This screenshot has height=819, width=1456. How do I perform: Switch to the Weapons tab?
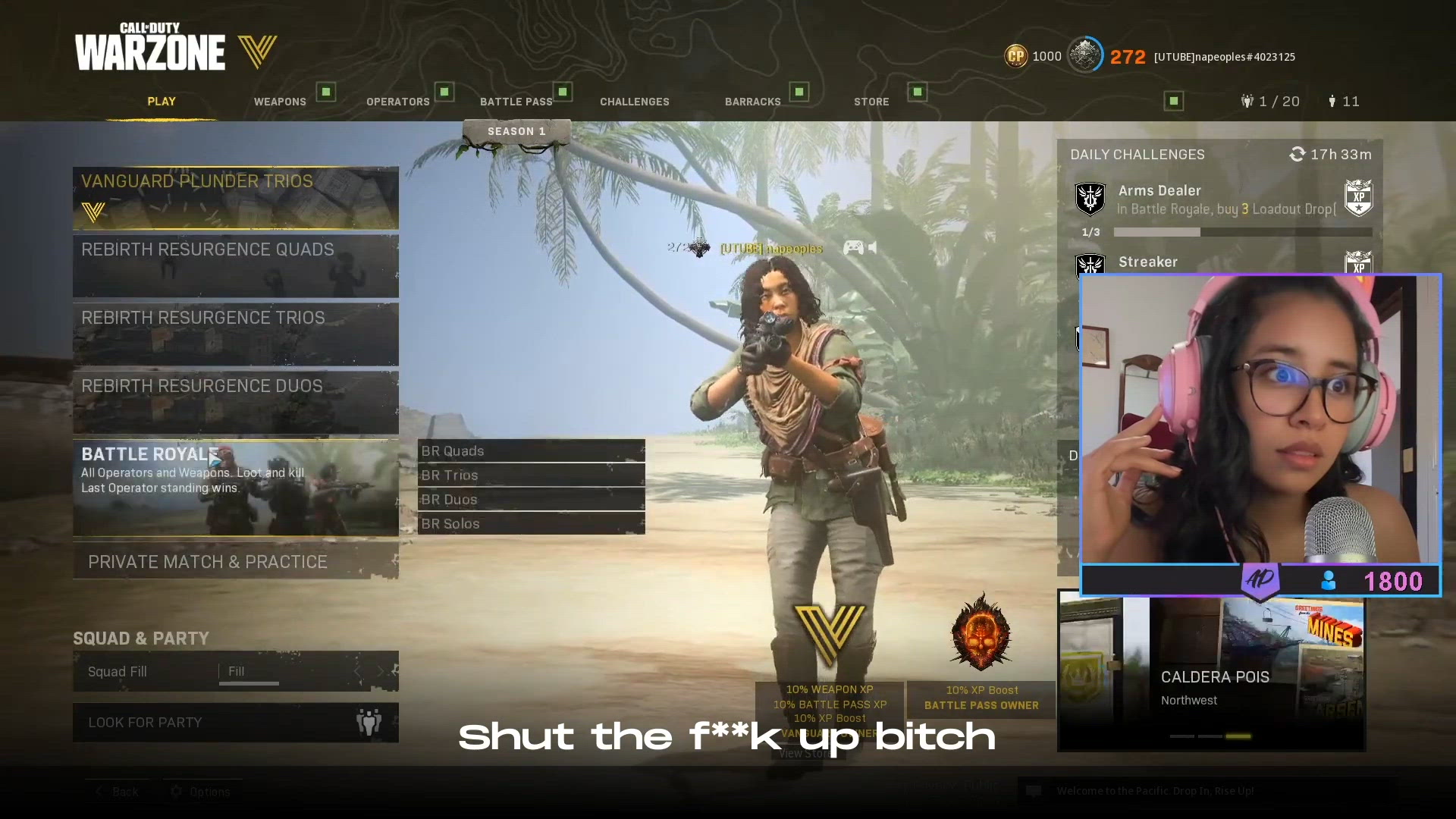279,101
